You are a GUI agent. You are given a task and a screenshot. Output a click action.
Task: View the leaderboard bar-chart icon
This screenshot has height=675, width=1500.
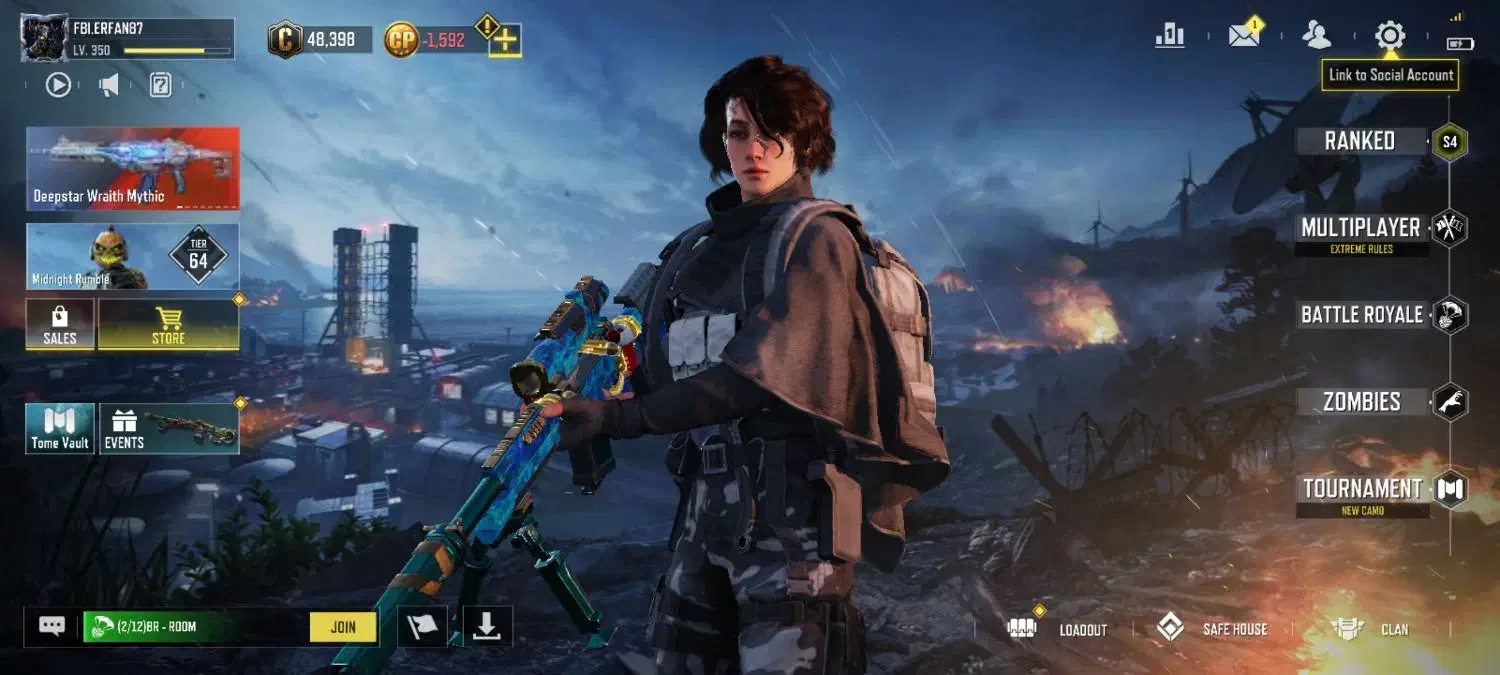coord(1169,36)
